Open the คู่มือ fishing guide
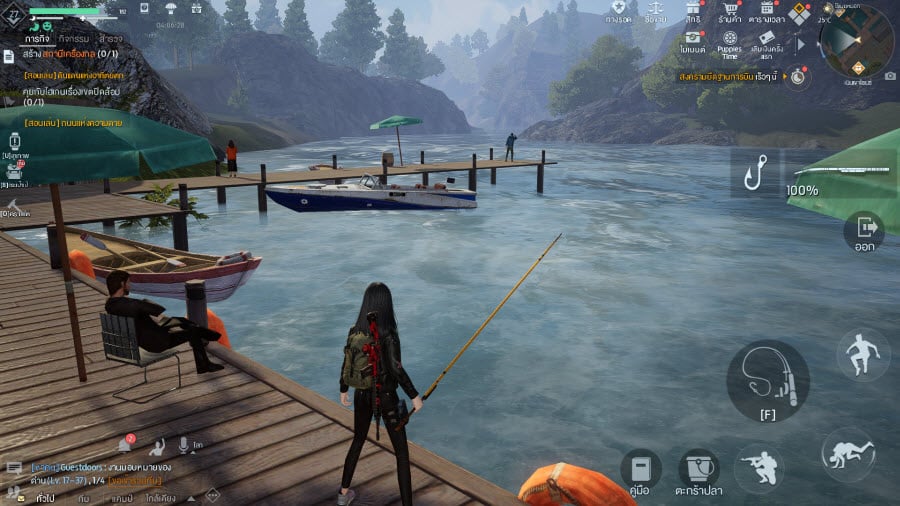Image resolution: width=900 pixels, height=506 pixels. (x=641, y=471)
